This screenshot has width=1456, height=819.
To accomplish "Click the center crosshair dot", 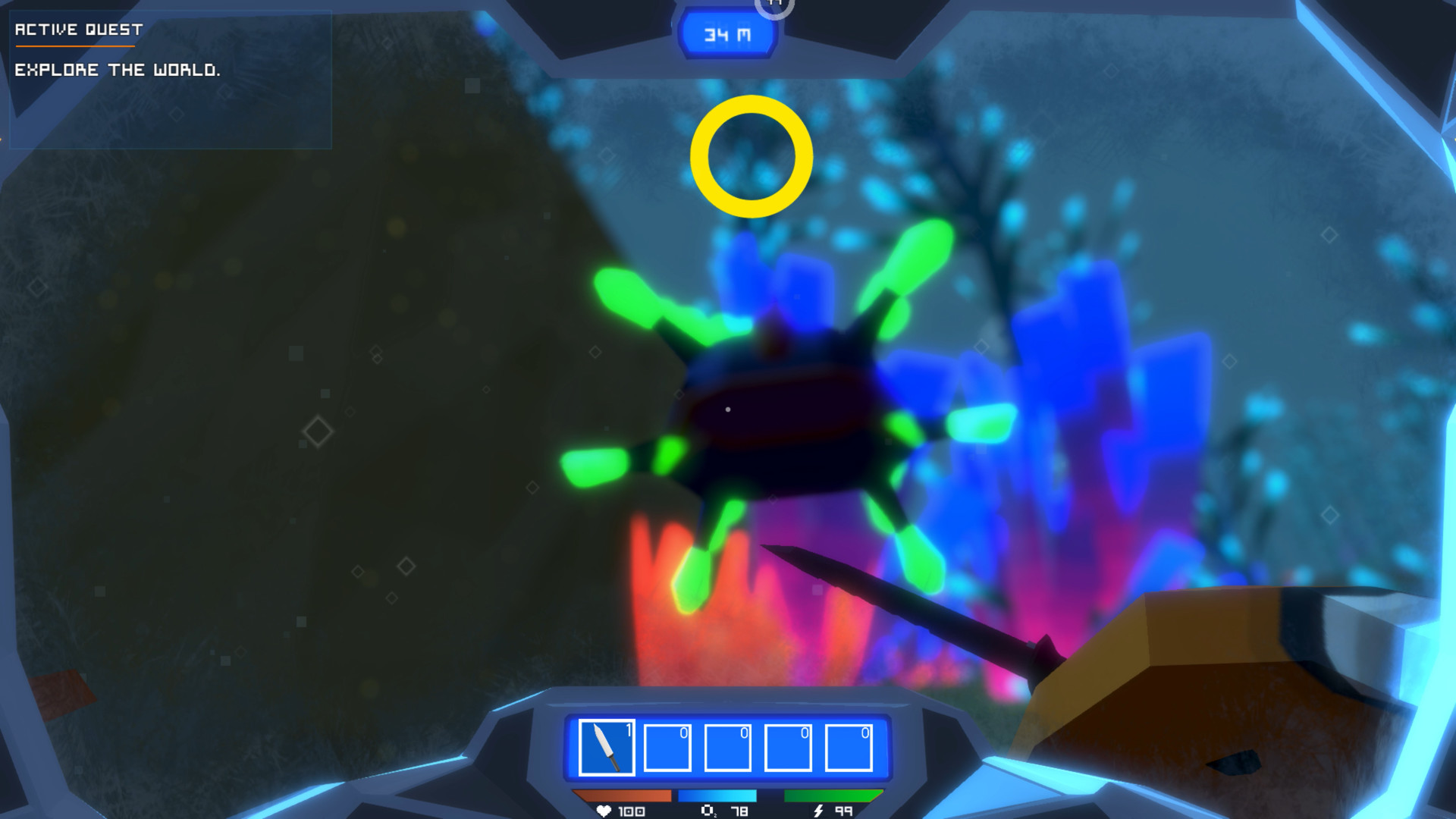I will pyautogui.click(x=728, y=409).
